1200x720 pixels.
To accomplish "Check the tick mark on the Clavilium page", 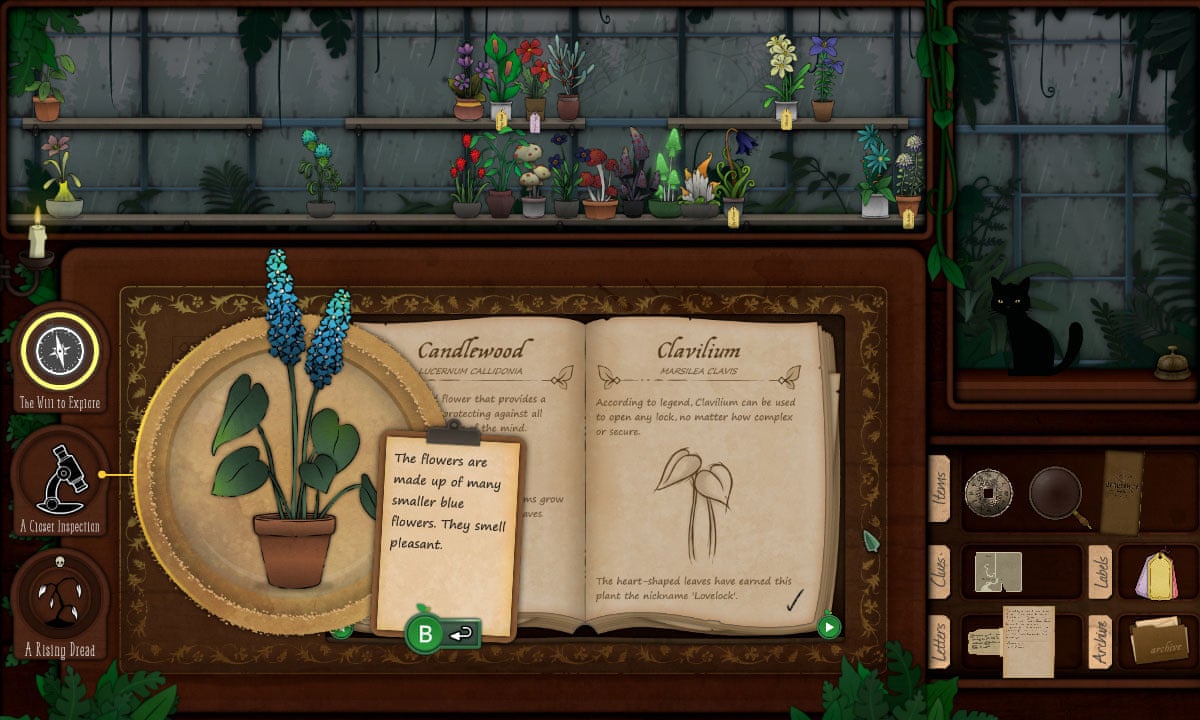I will (x=796, y=599).
